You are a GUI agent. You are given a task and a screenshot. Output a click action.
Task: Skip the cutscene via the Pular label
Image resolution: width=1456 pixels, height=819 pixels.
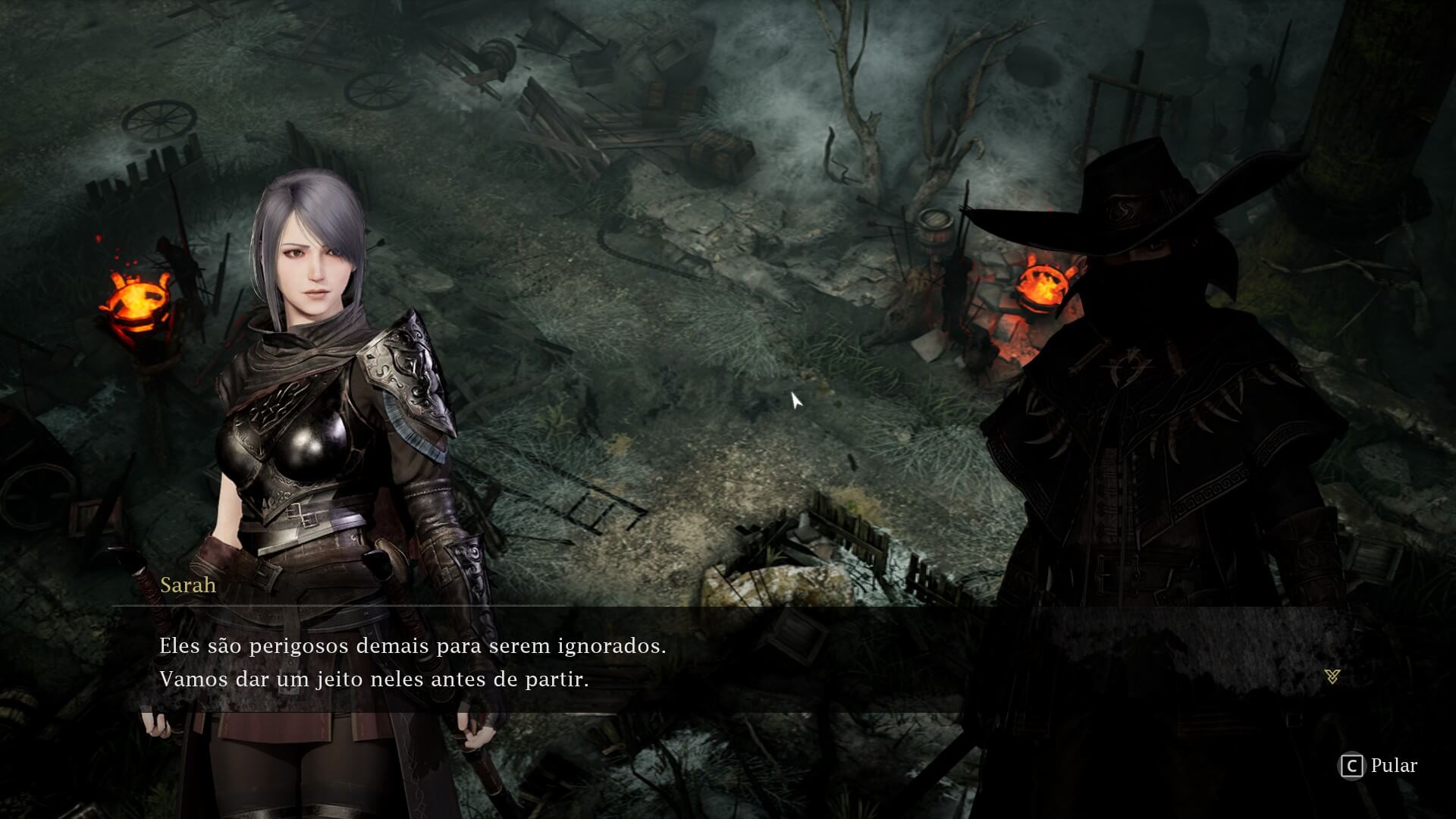tap(1393, 766)
